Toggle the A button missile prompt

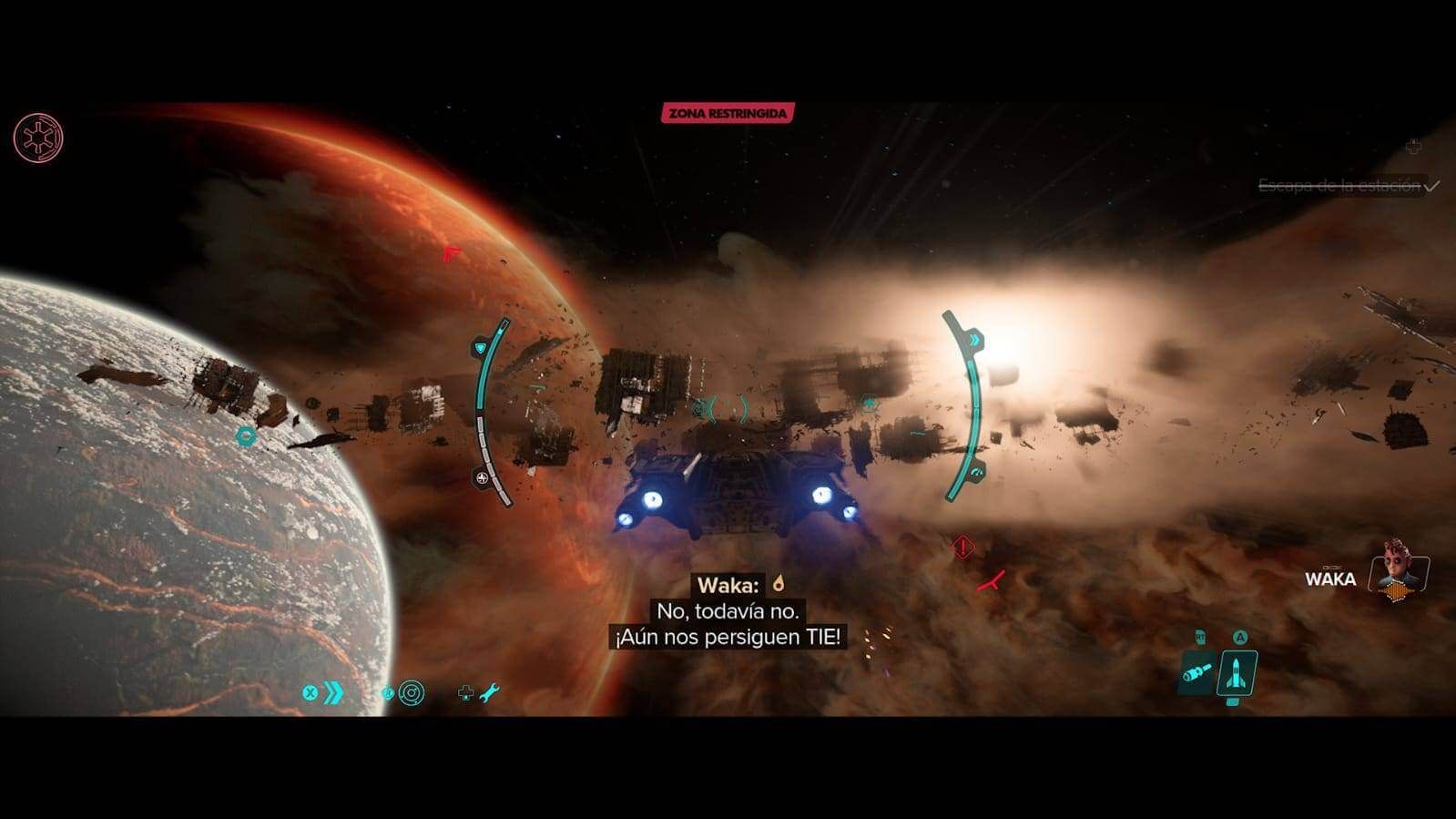(1238, 637)
